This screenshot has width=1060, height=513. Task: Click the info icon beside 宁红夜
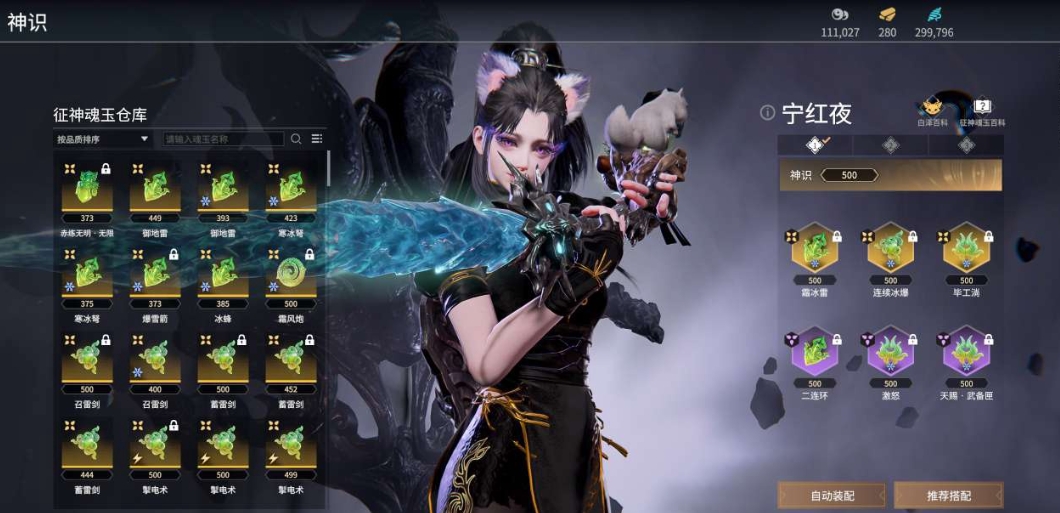767,113
